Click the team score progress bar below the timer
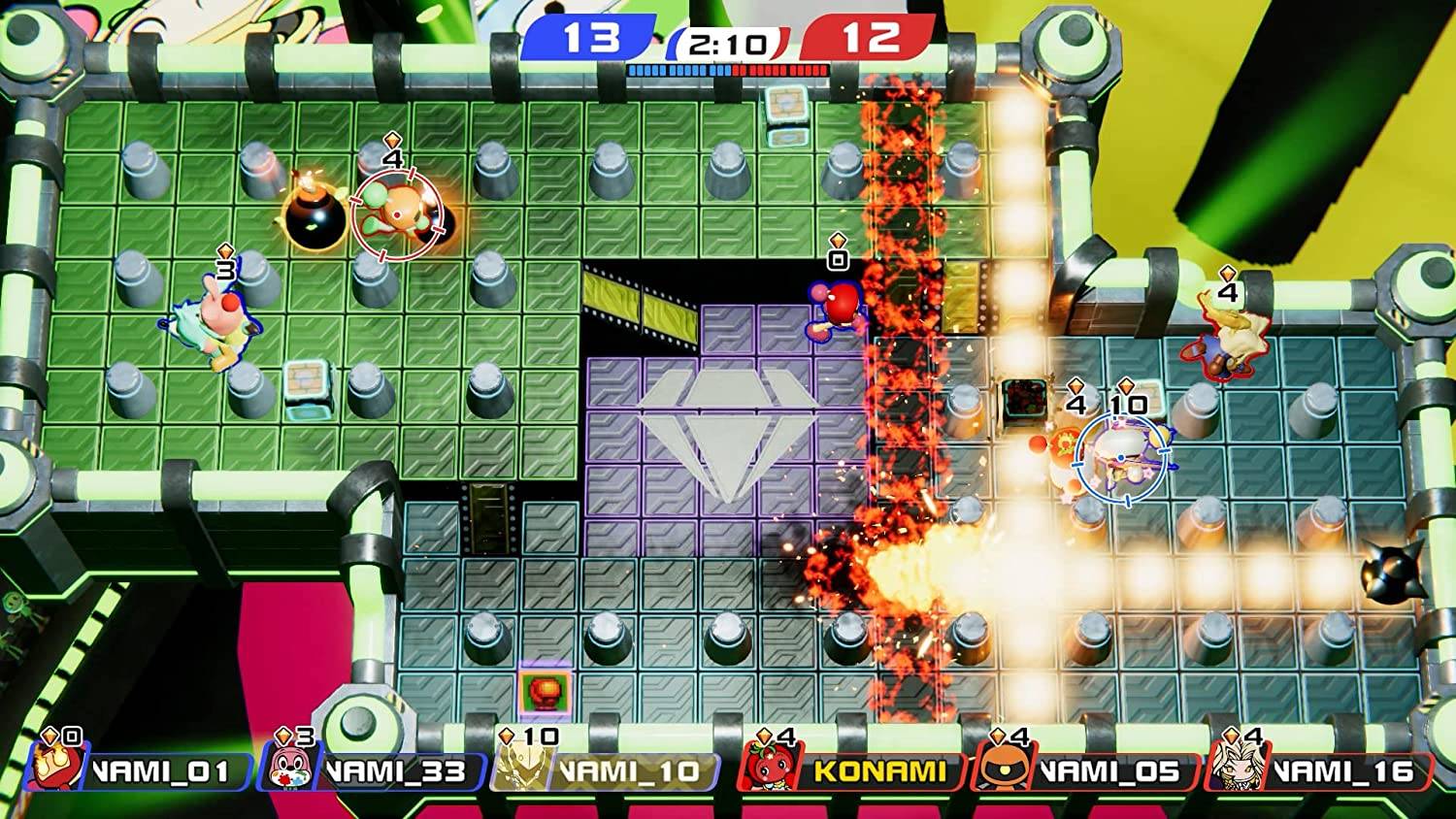The height and width of the screenshot is (819, 1456). 728,69
